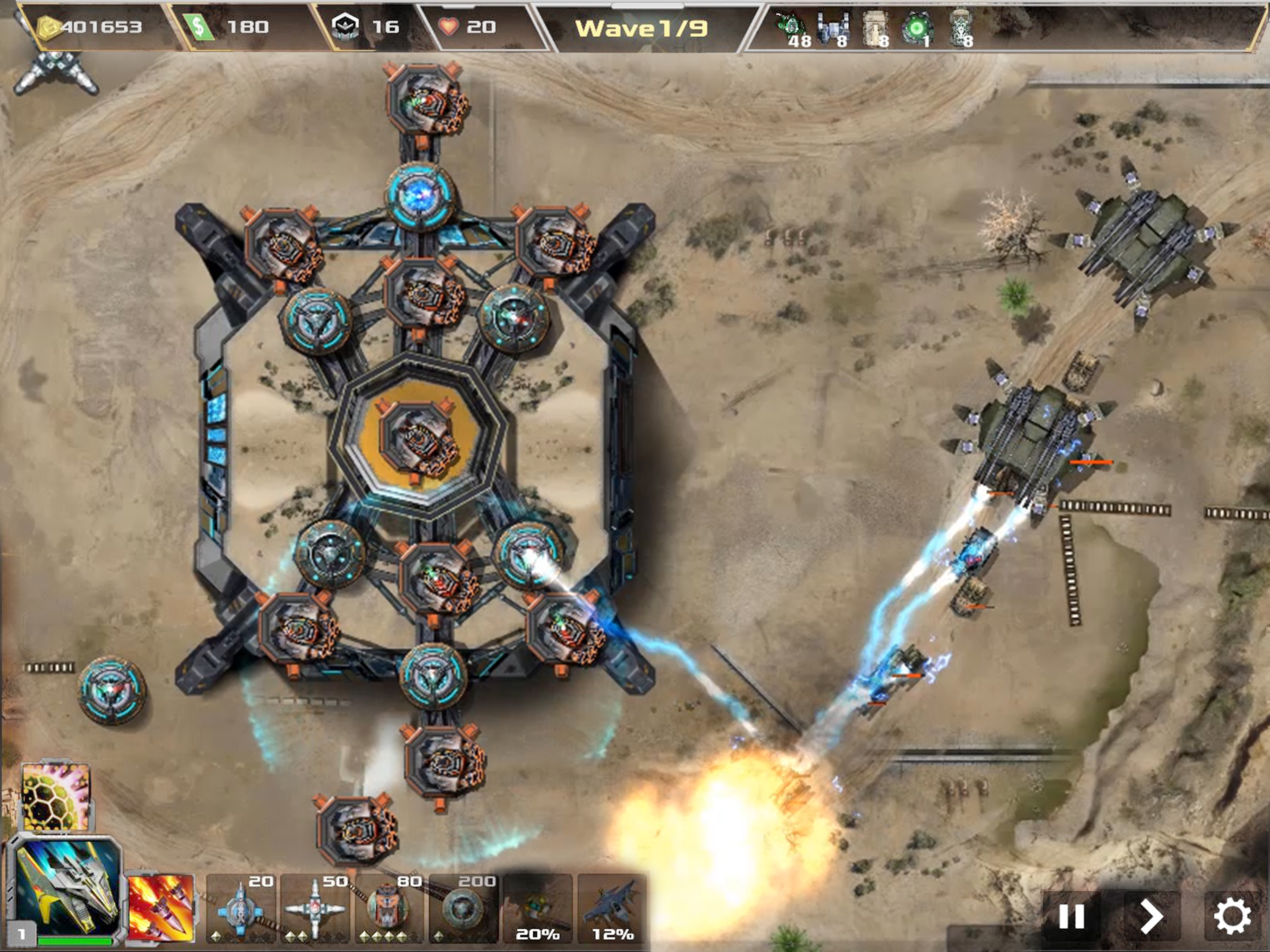Pause the game
1270x952 pixels.
[x=1071, y=916]
